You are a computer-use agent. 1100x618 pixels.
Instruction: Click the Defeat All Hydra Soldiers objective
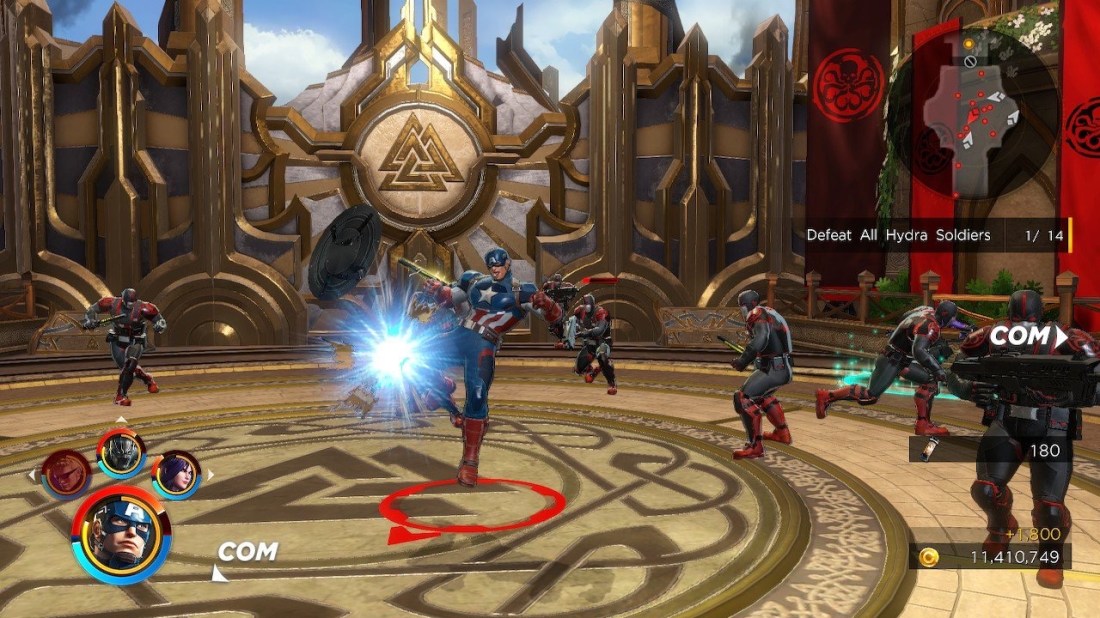(x=898, y=235)
